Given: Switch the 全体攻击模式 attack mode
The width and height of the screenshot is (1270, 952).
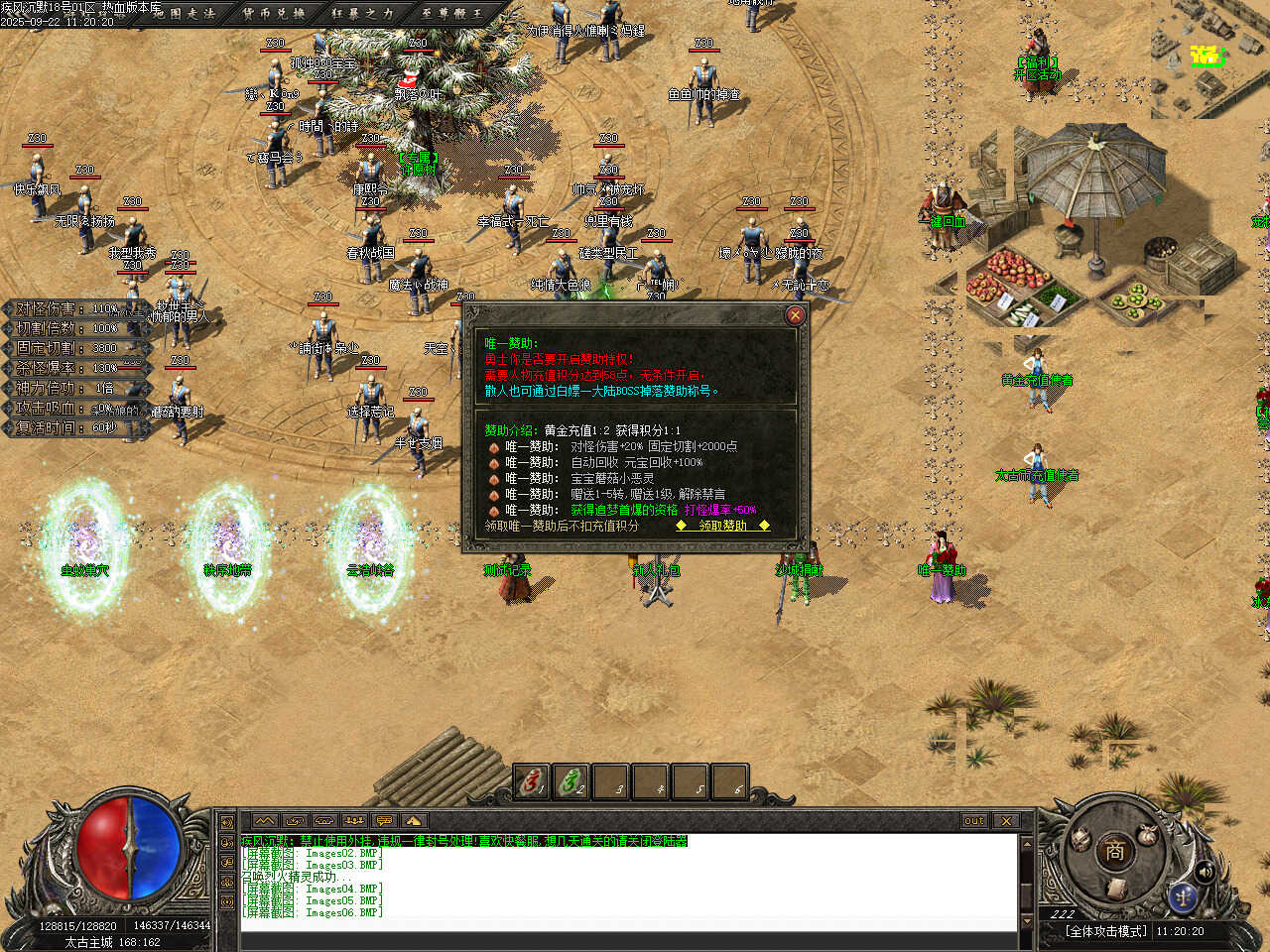Looking at the screenshot, I should pyautogui.click(x=1107, y=931).
